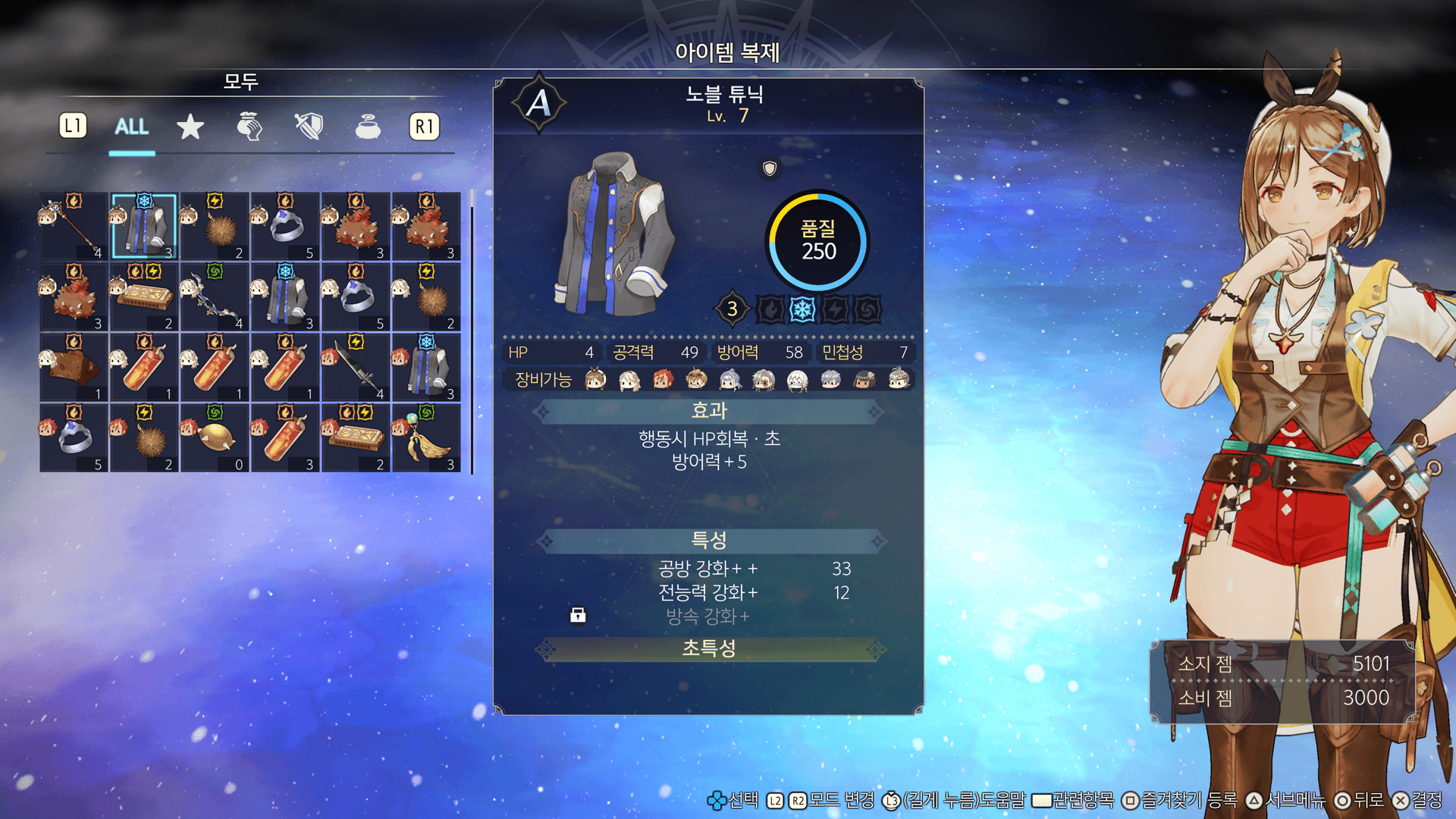Image resolution: width=1456 pixels, height=819 pixels.
Task: Choose the highlighted Noble Tunic slot
Action: tap(144, 226)
